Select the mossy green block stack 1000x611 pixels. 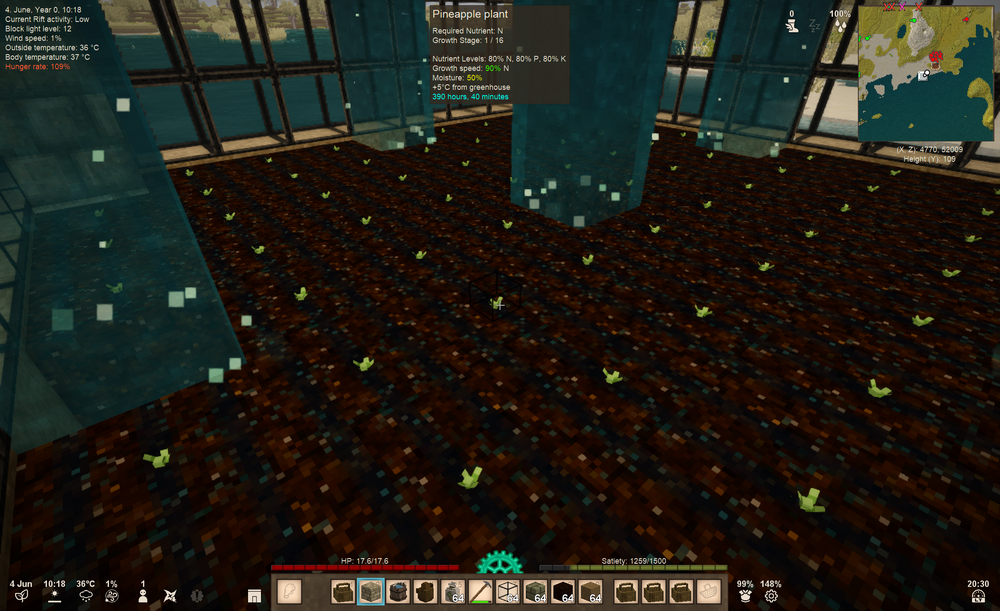point(535,591)
